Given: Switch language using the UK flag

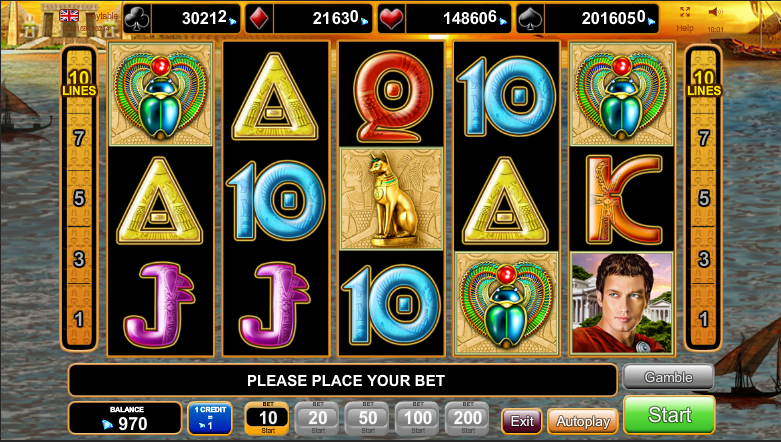Looking at the screenshot, I should [69, 15].
